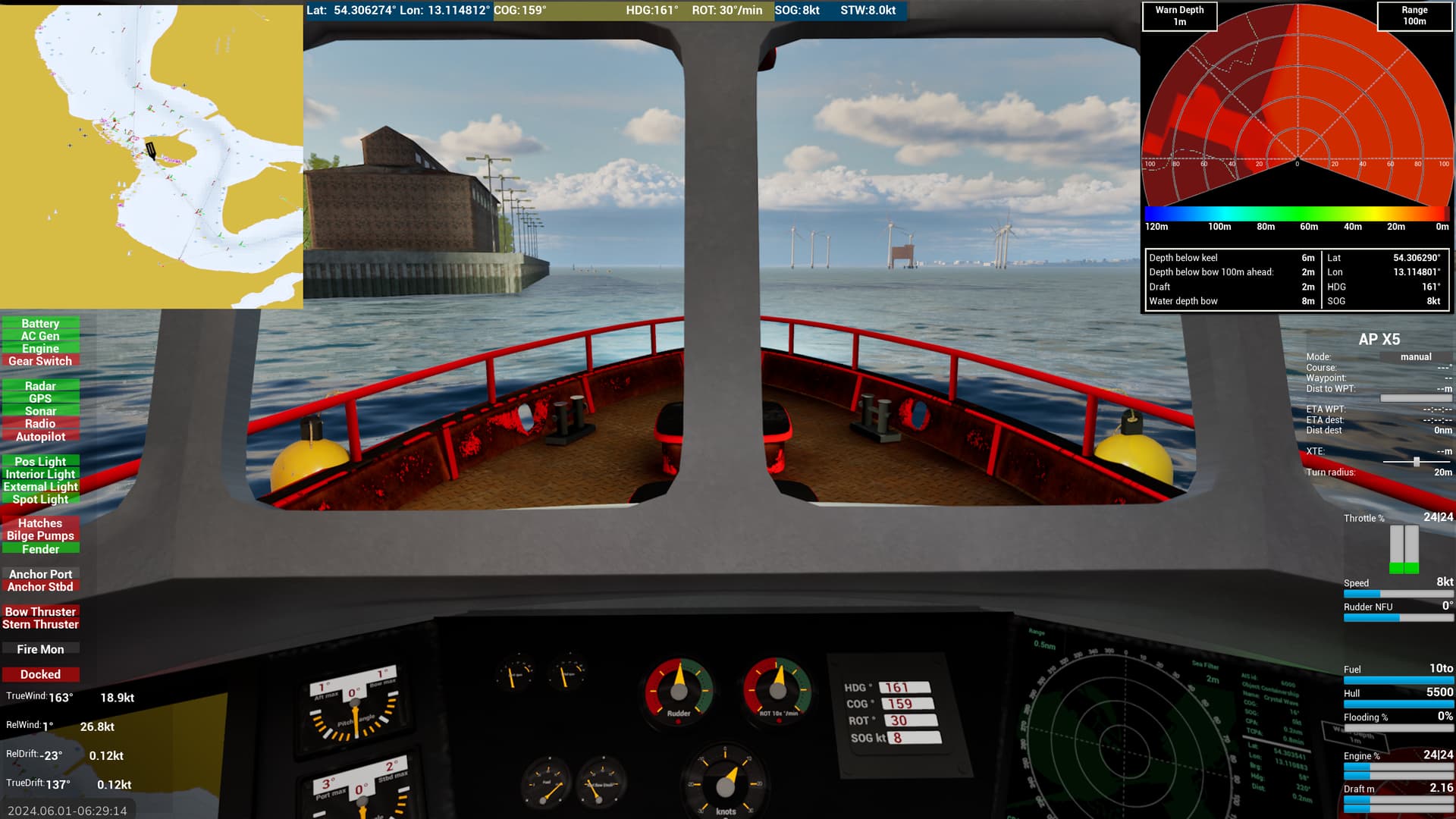
Task: Adjust the Turn radius slider
Action: click(1416, 462)
